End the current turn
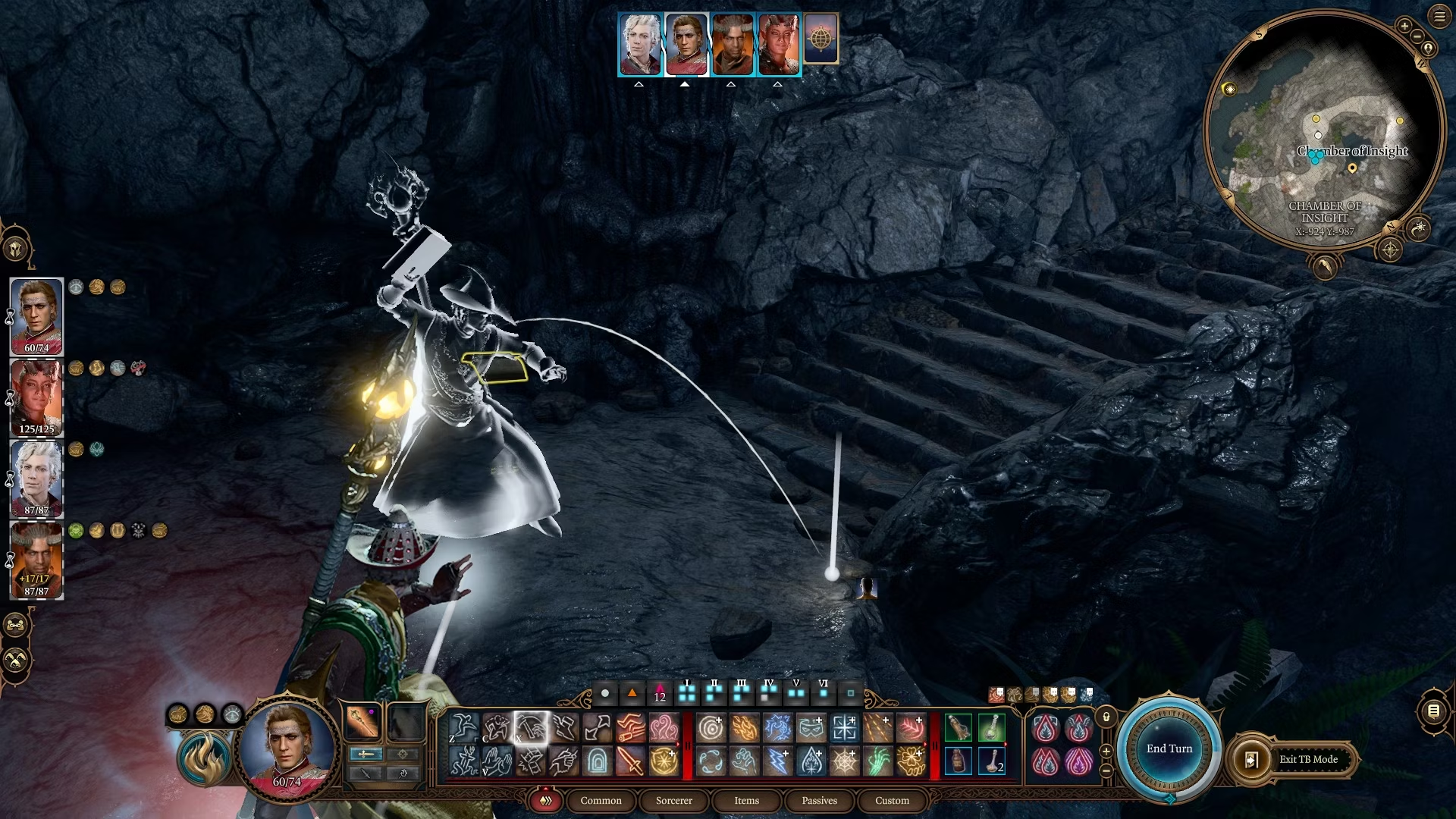This screenshot has width=1456, height=819. tap(1169, 748)
